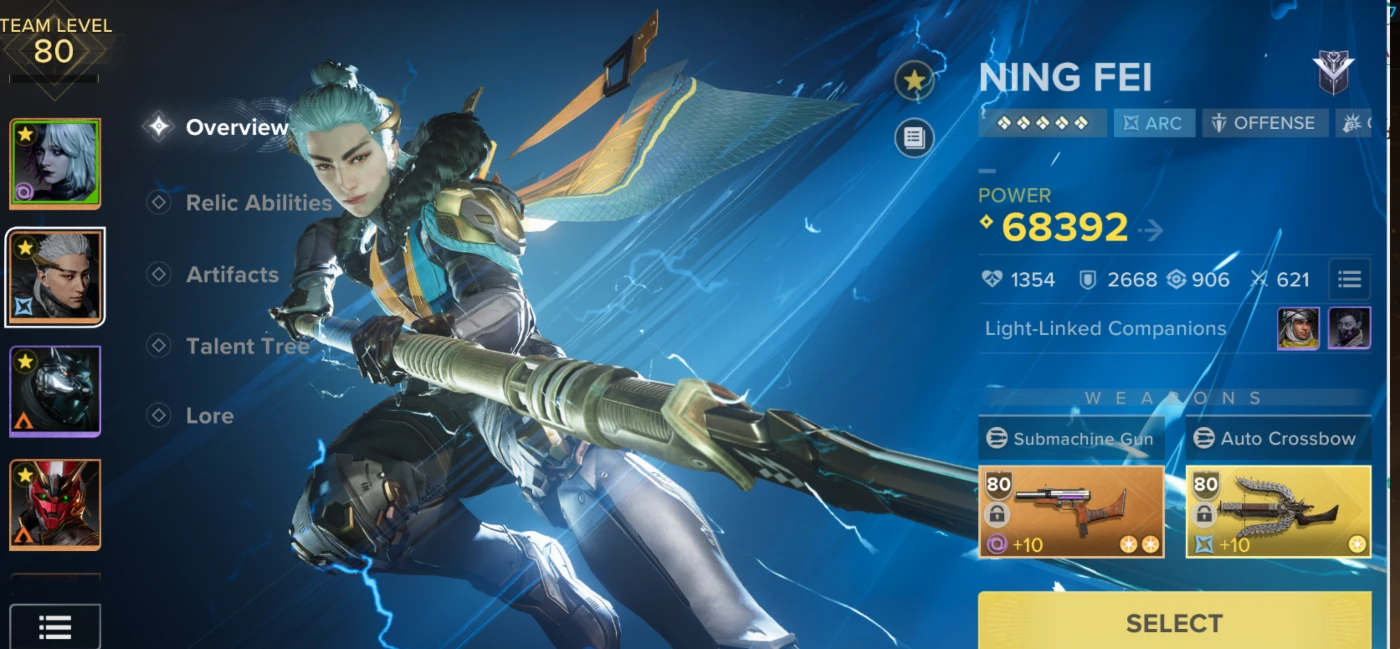This screenshot has width=1400, height=649.
Task: Choose the grey-haired Ning Fei portrait
Action: [56, 277]
